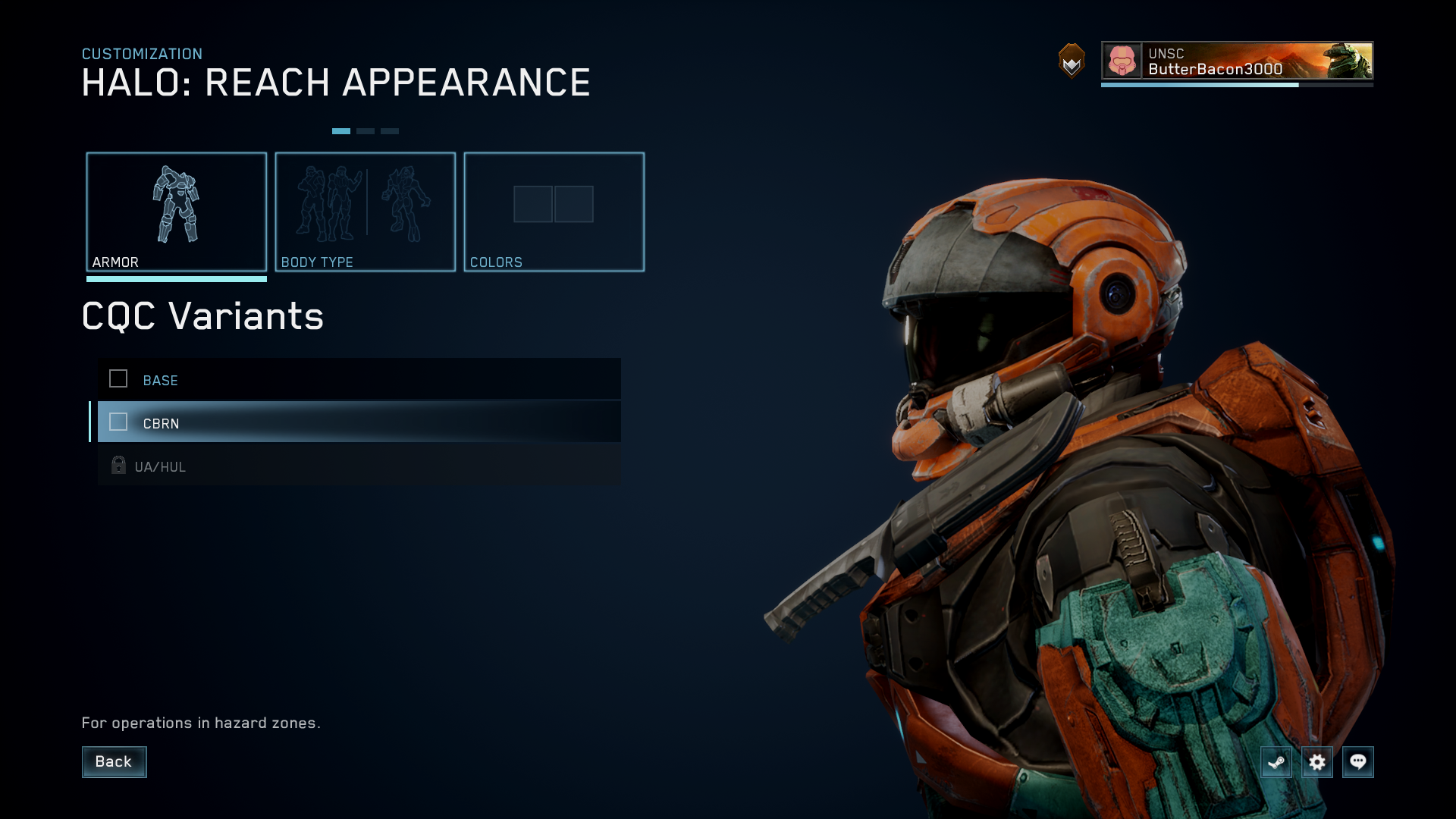The width and height of the screenshot is (1456, 819).
Task: Open the Armor tab
Action: [177, 212]
